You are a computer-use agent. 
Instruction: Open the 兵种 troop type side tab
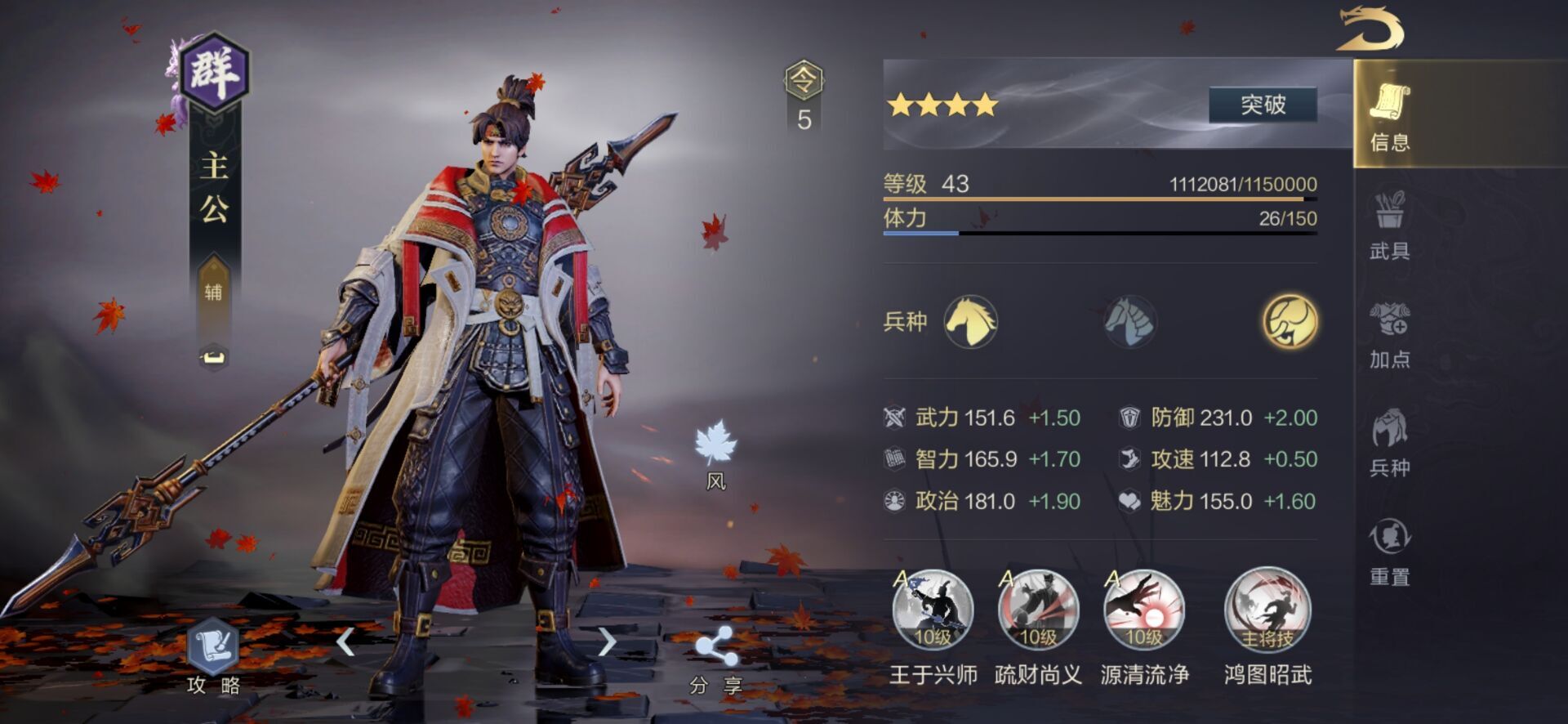[x=1389, y=442]
